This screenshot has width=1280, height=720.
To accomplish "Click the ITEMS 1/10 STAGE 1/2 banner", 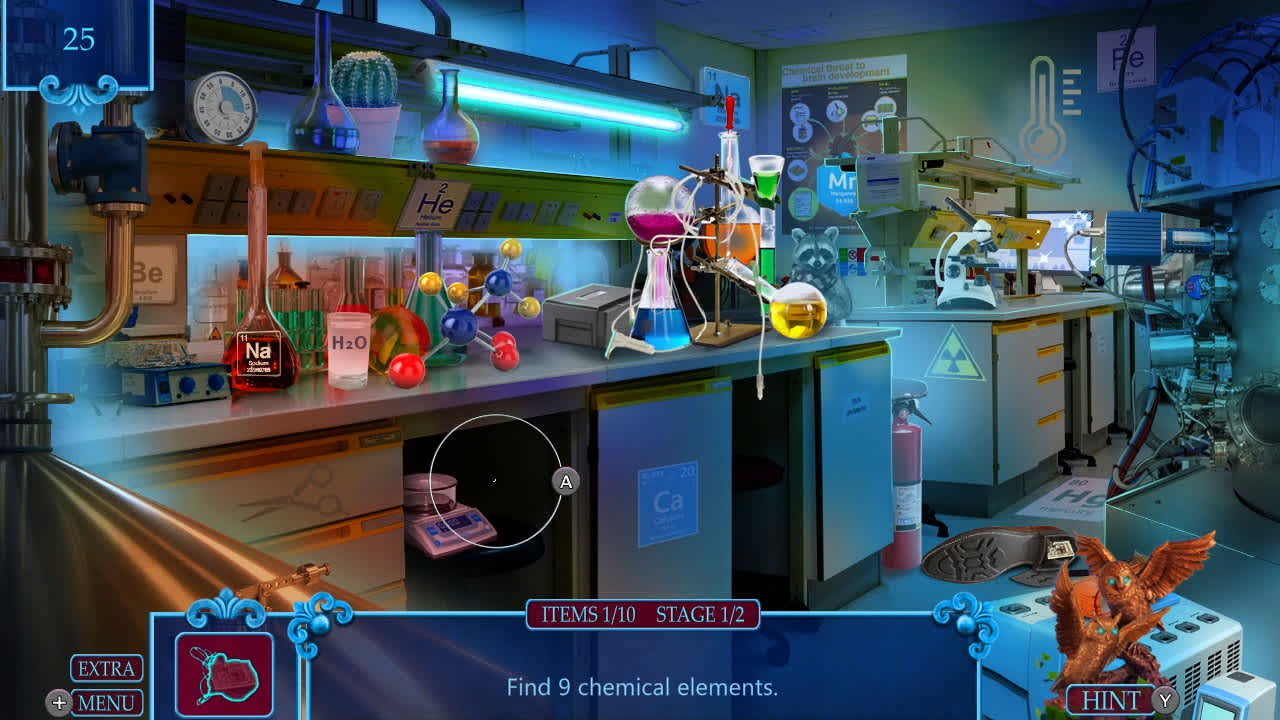I will [643, 615].
